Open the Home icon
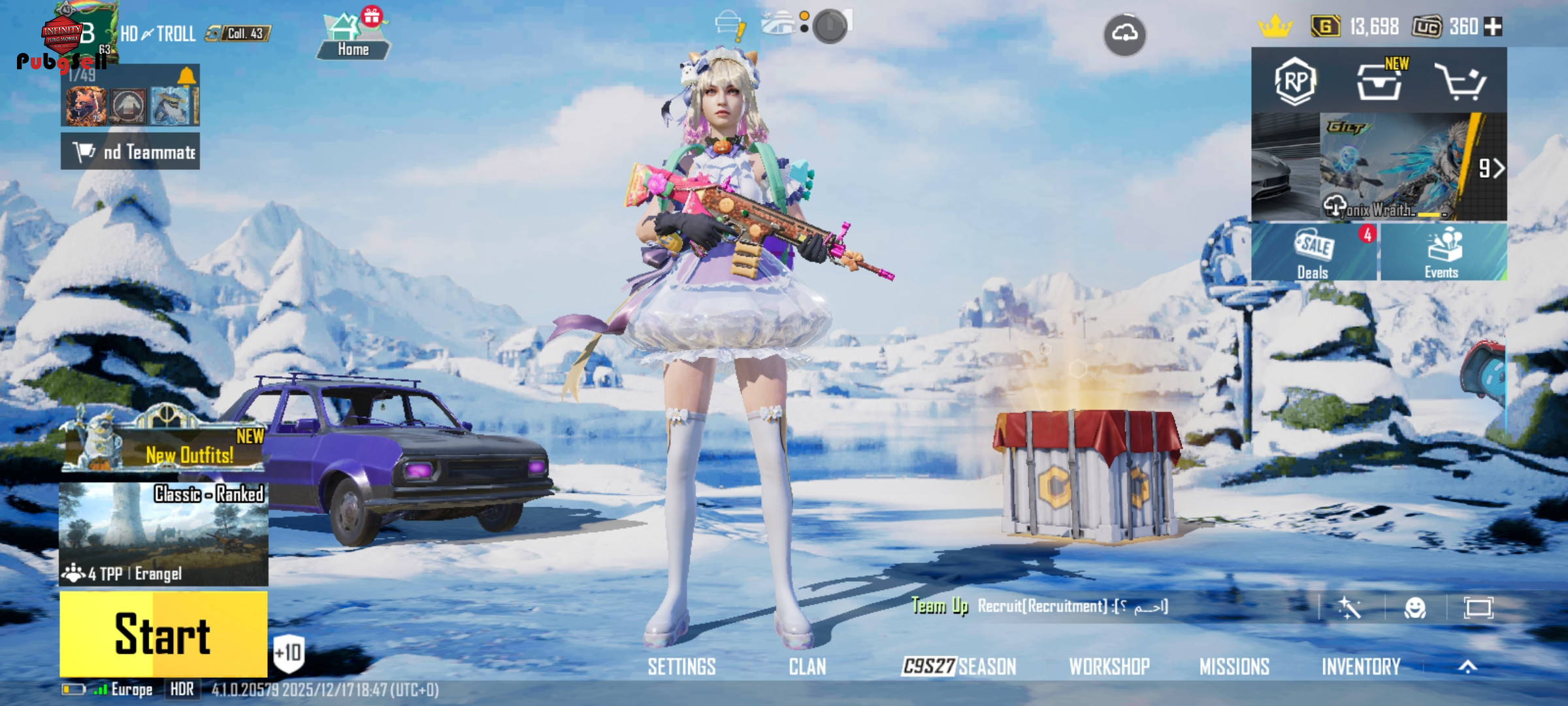This screenshot has height=706, width=1568. pyautogui.click(x=353, y=36)
